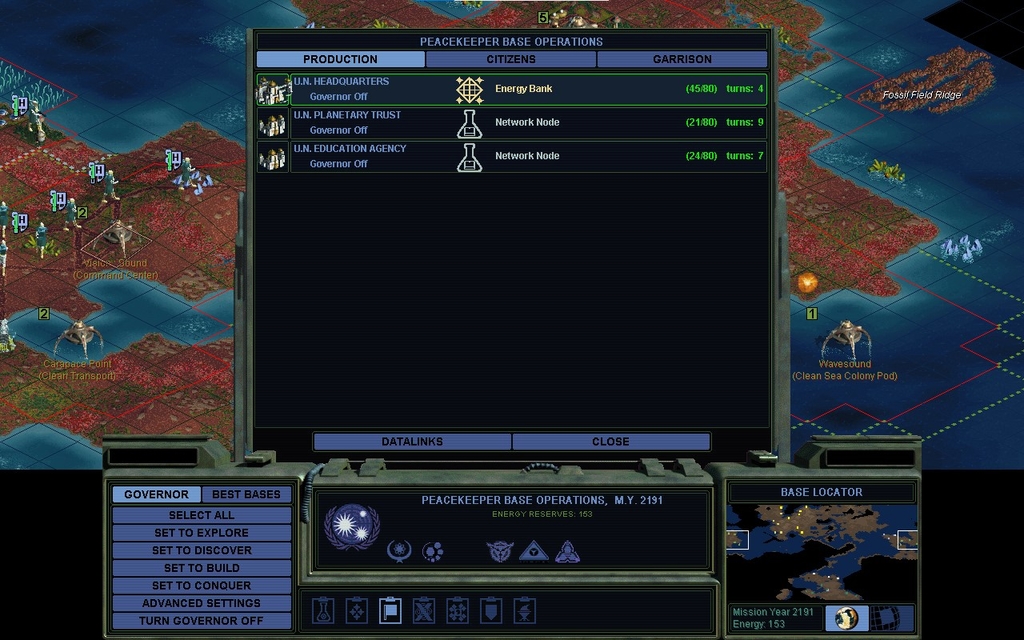Set governors to Build

click(x=201, y=568)
